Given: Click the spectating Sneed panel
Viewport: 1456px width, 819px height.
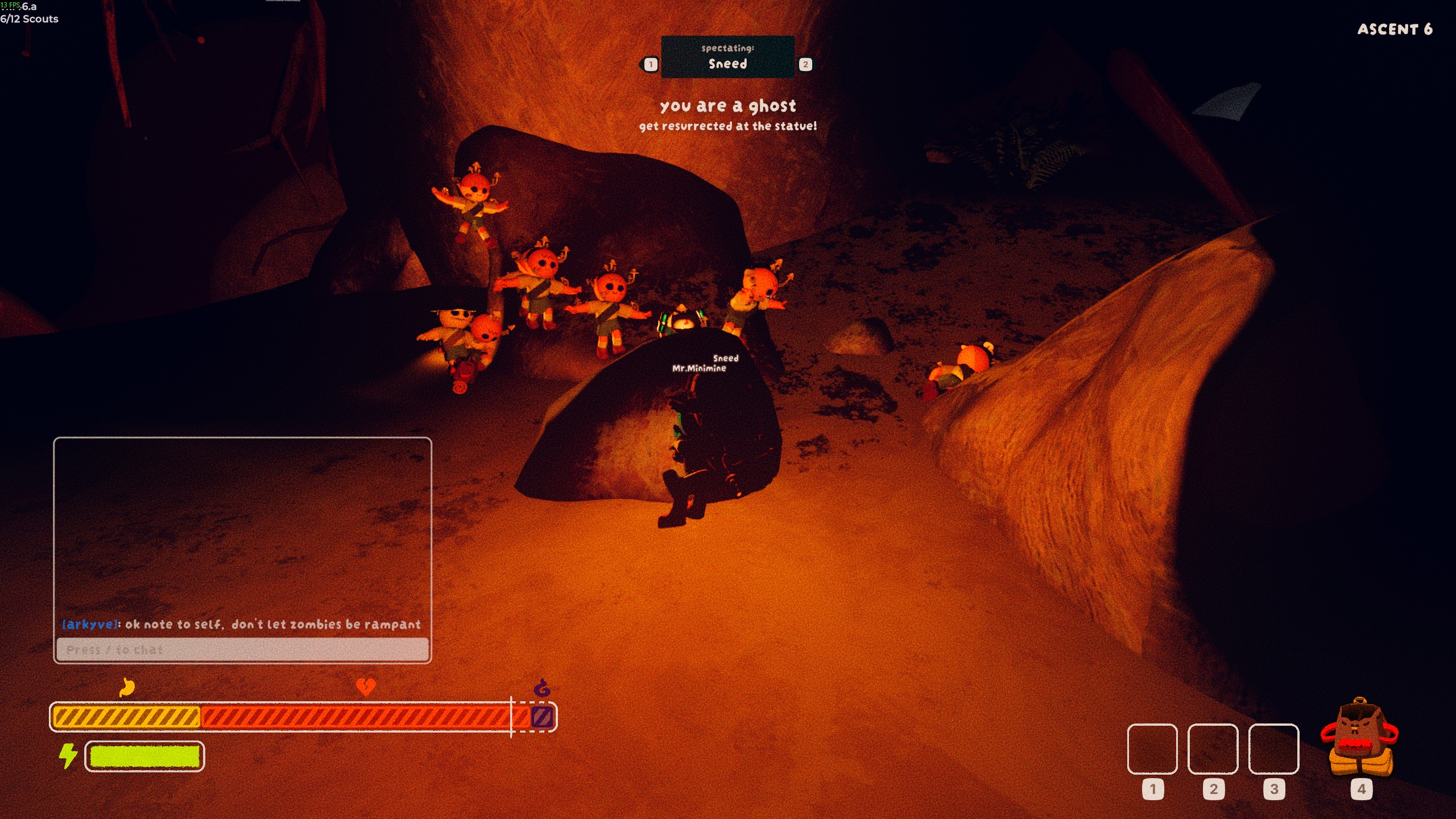Looking at the screenshot, I should [727, 57].
